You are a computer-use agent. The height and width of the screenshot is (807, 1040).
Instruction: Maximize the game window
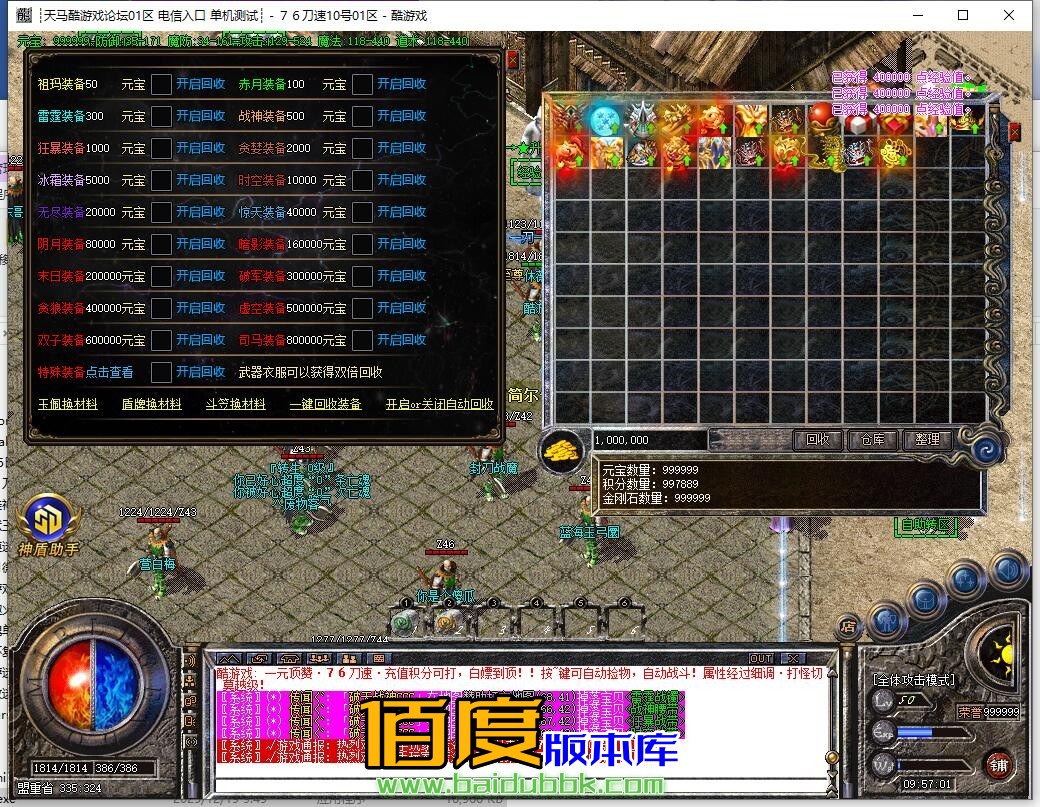pos(963,15)
